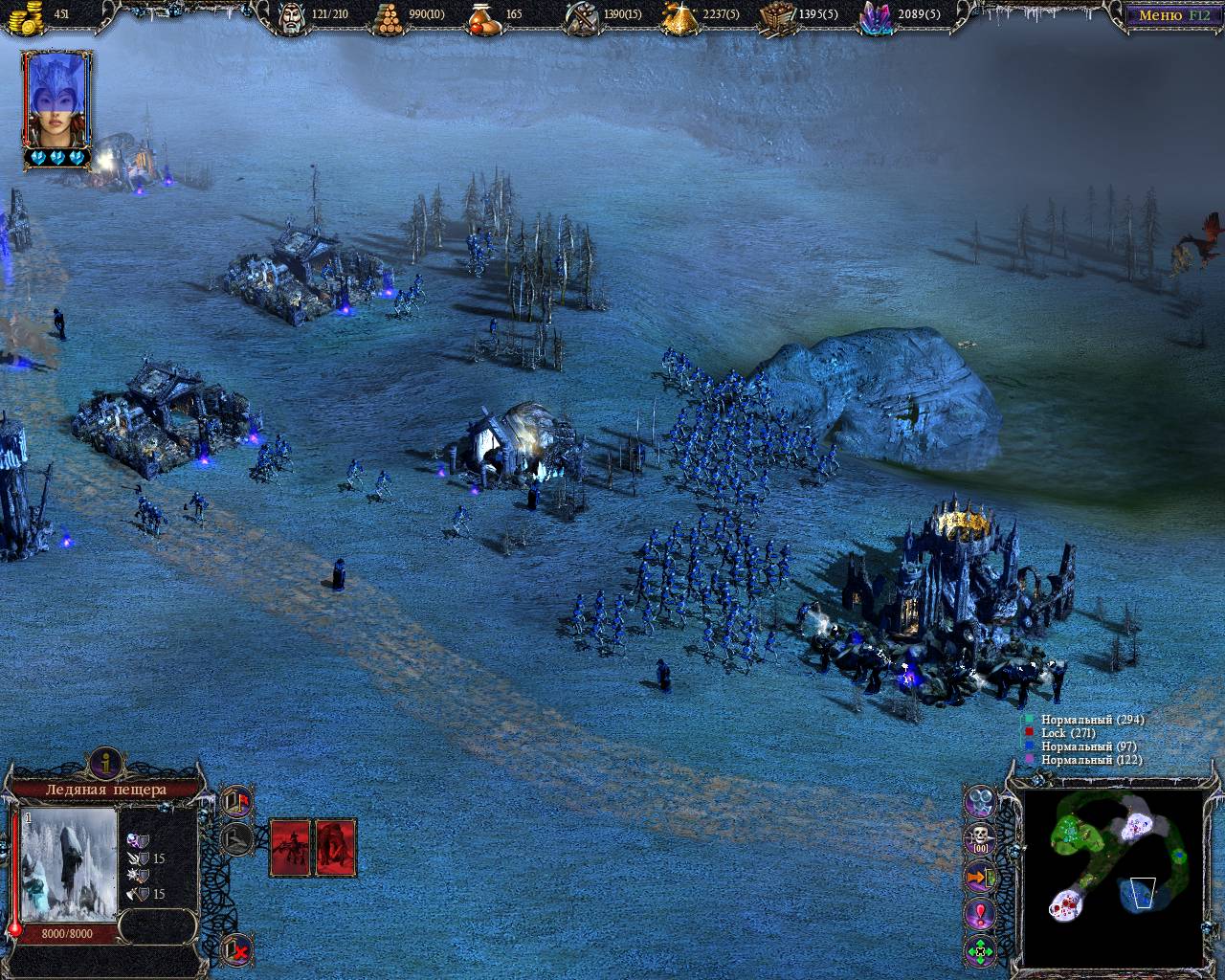Send a minimap signal with the exclamation button
1225x980 pixels.
coord(980,914)
